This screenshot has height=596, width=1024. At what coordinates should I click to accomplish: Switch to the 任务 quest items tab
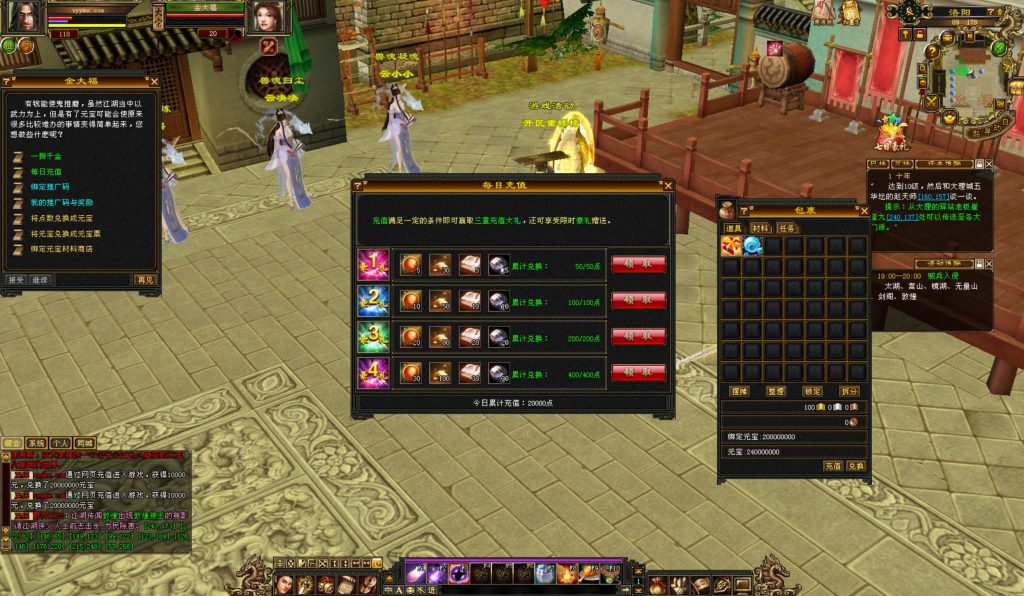787,228
